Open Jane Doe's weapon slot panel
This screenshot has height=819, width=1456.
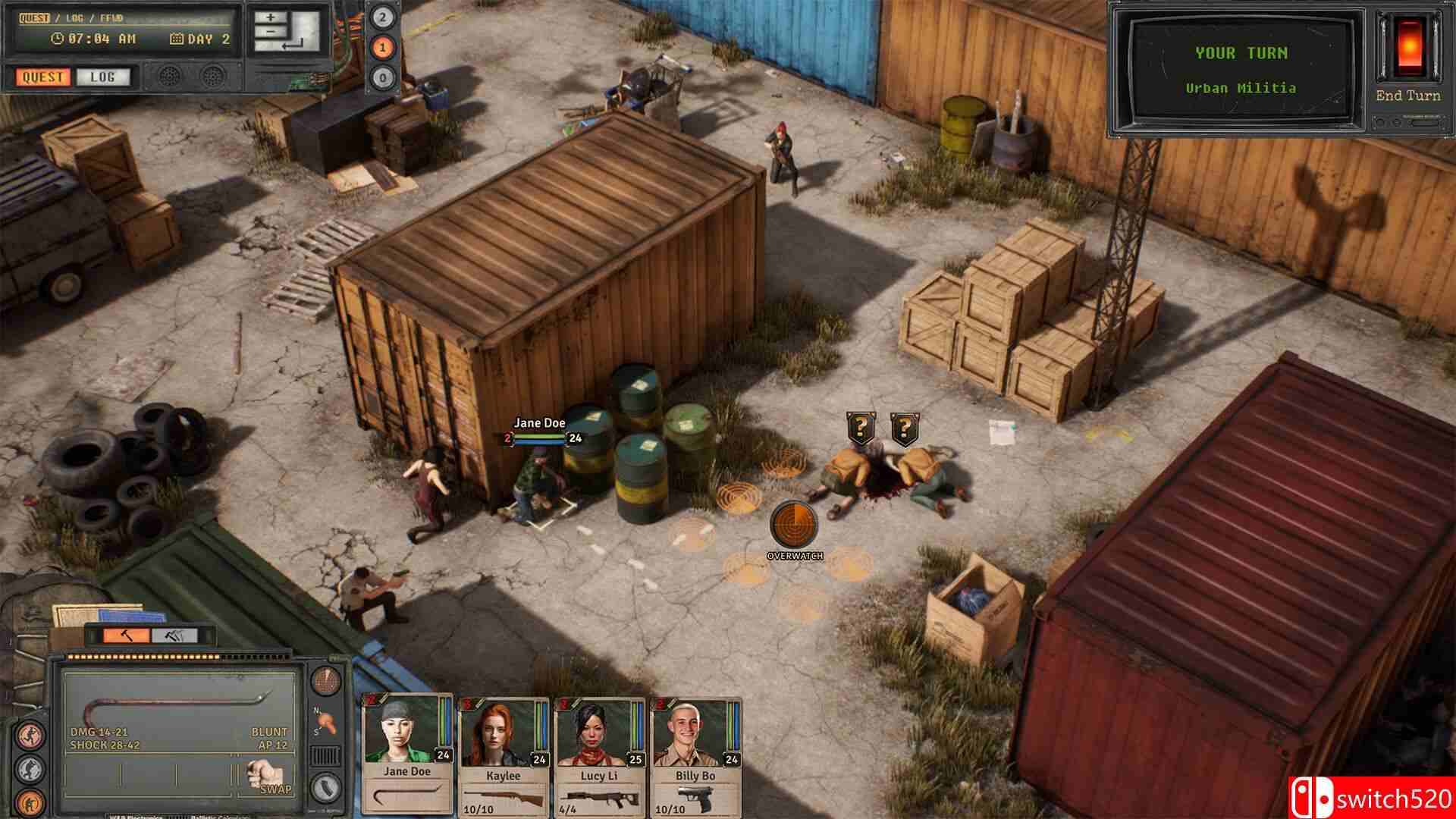(405, 795)
